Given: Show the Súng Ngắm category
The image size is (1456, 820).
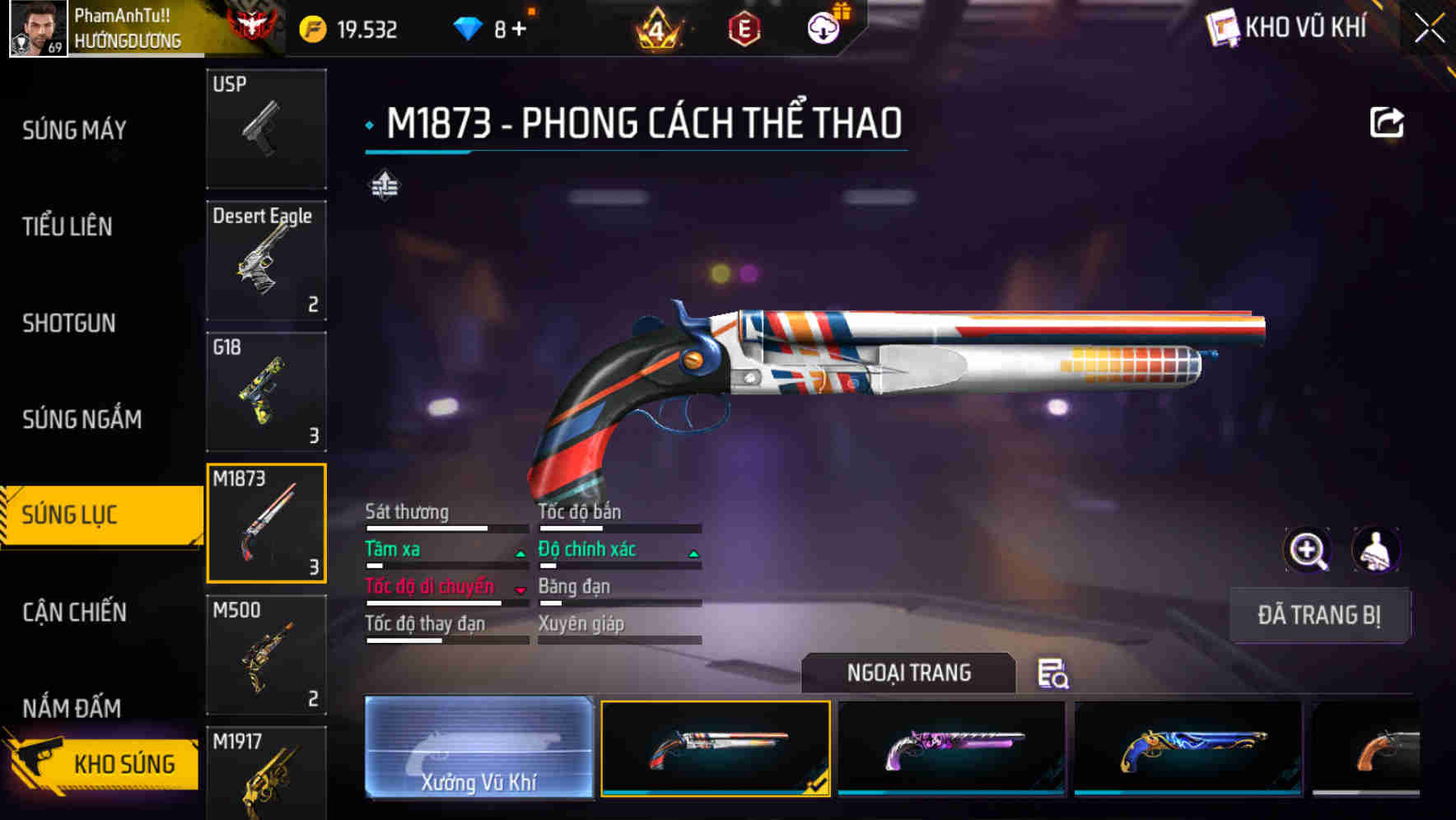Looking at the screenshot, I should (x=82, y=419).
